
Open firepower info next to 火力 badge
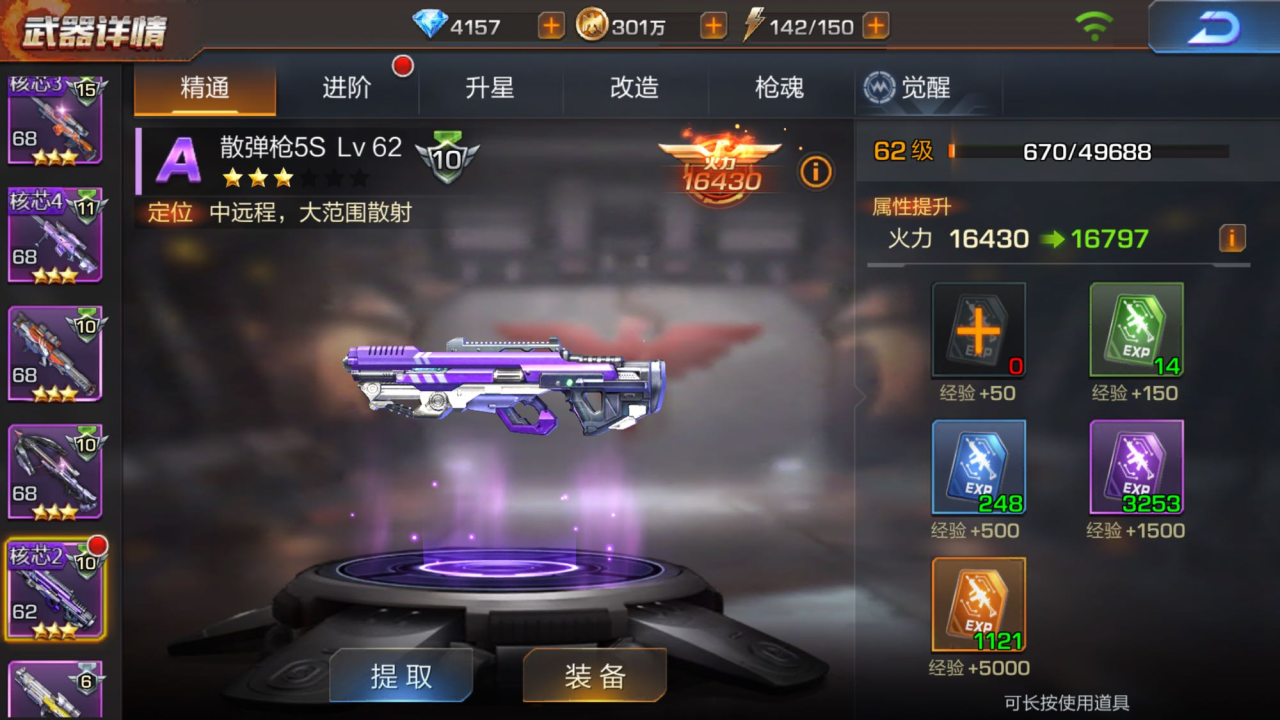pyautogui.click(x=815, y=172)
